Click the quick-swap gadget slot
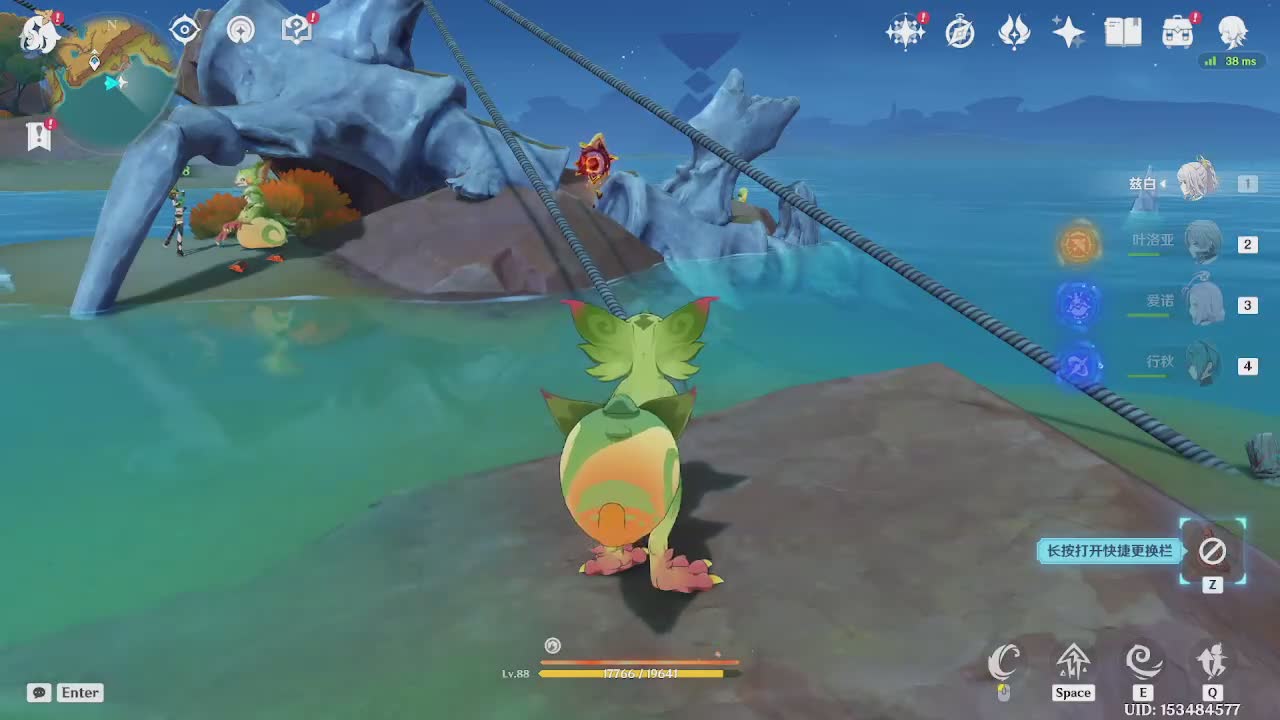Viewport: 1280px width, 720px height. coord(1212,550)
